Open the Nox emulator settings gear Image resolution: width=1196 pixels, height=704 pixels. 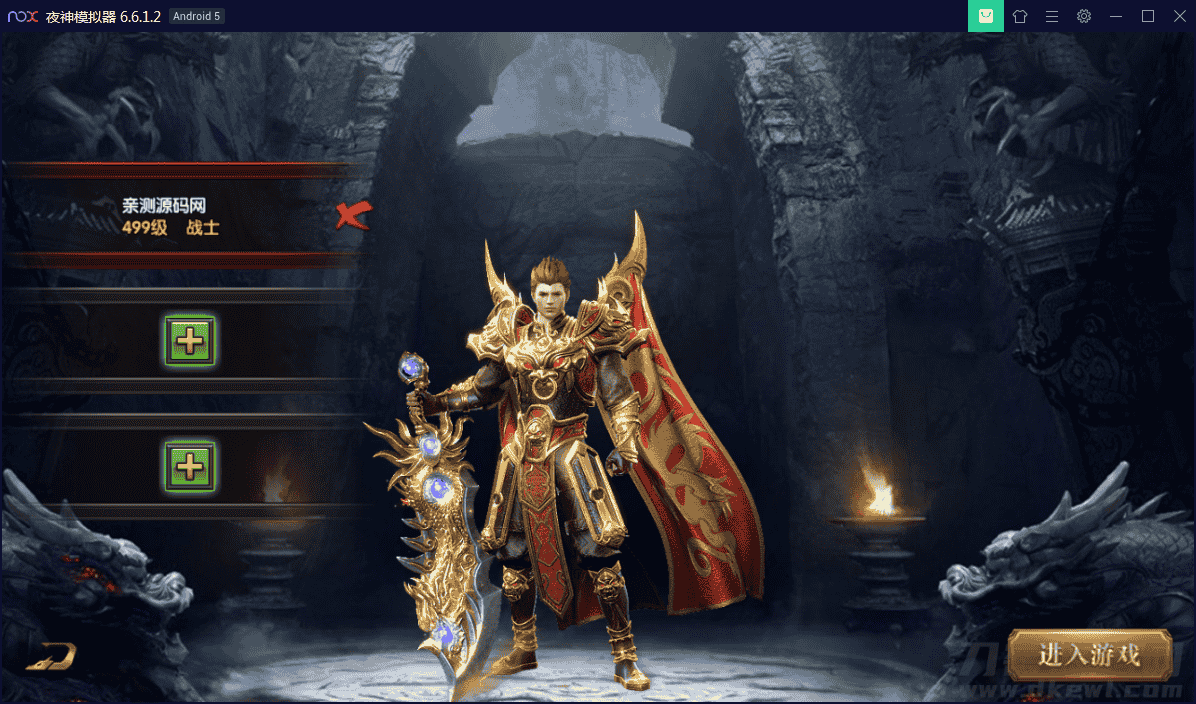[1084, 16]
